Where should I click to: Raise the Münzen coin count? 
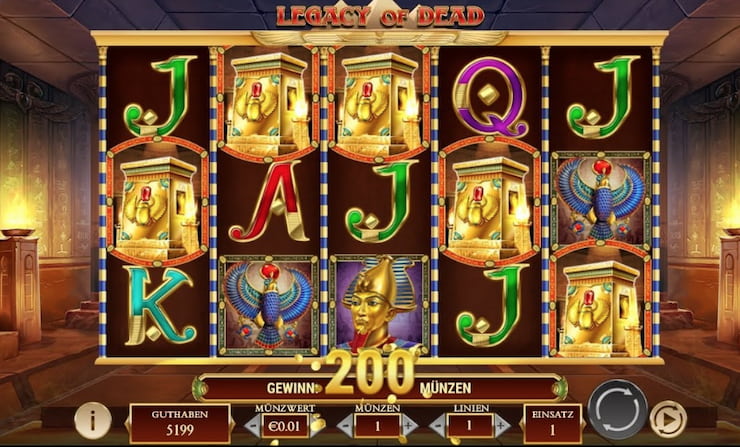(x=409, y=425)
